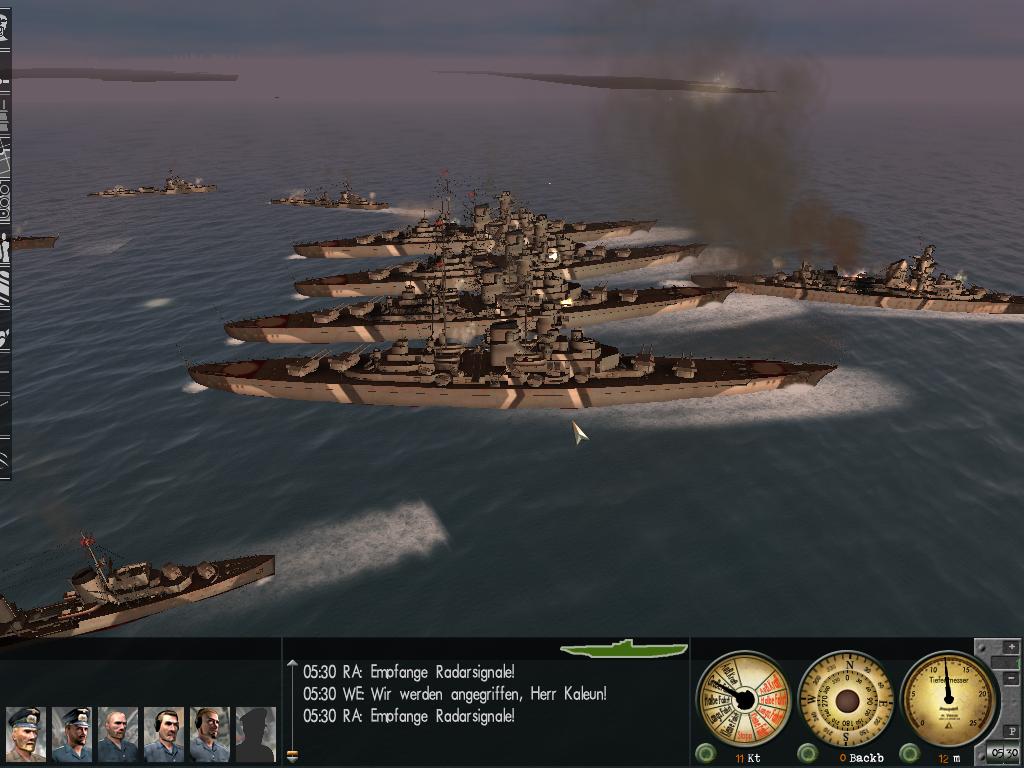The height and width of the screenshot is (768, 1024).
Task: Select the officer portrait with the white cap
Action: pyautogui.click(x=25, y=734)
